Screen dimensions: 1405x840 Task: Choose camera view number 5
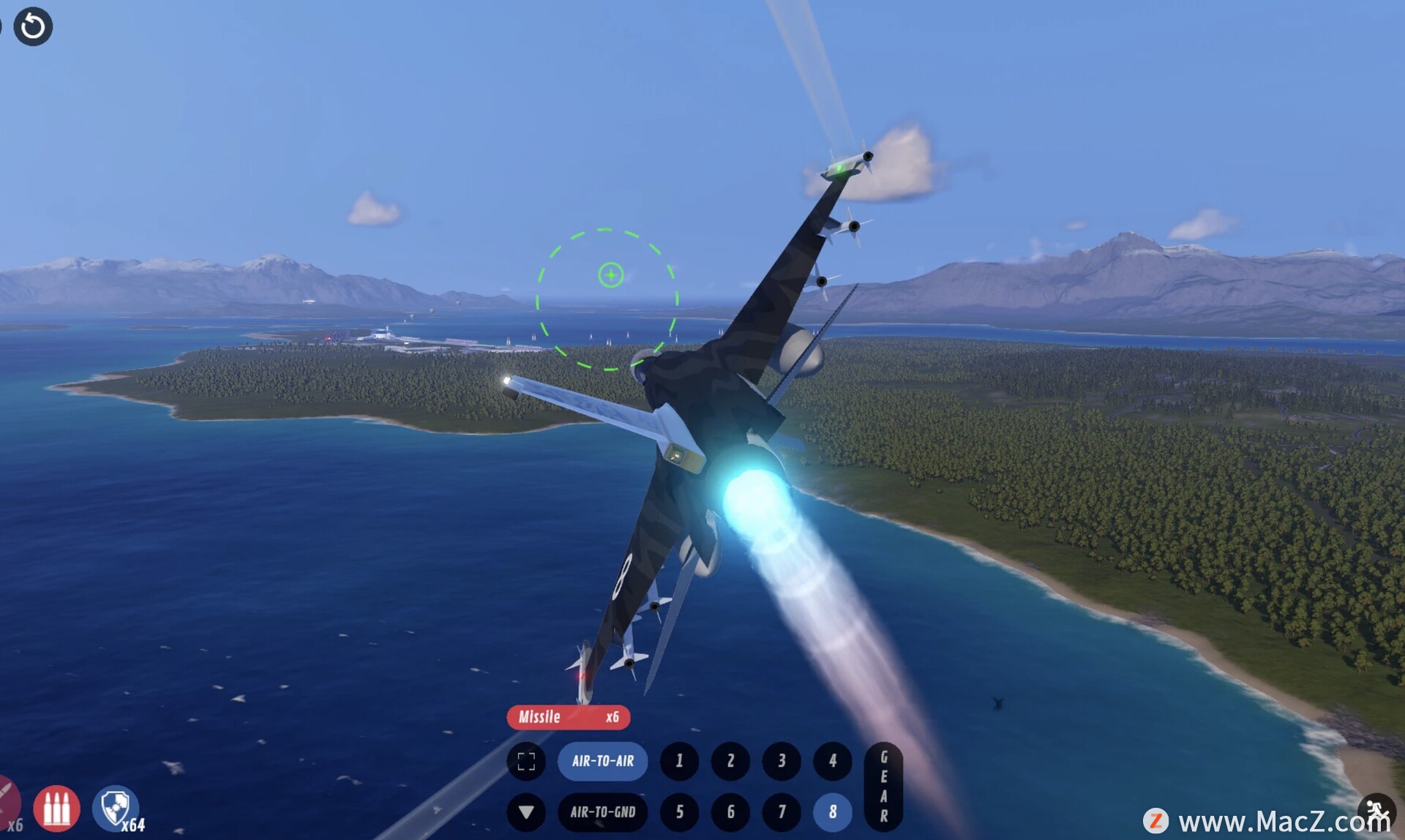(679, 811)
